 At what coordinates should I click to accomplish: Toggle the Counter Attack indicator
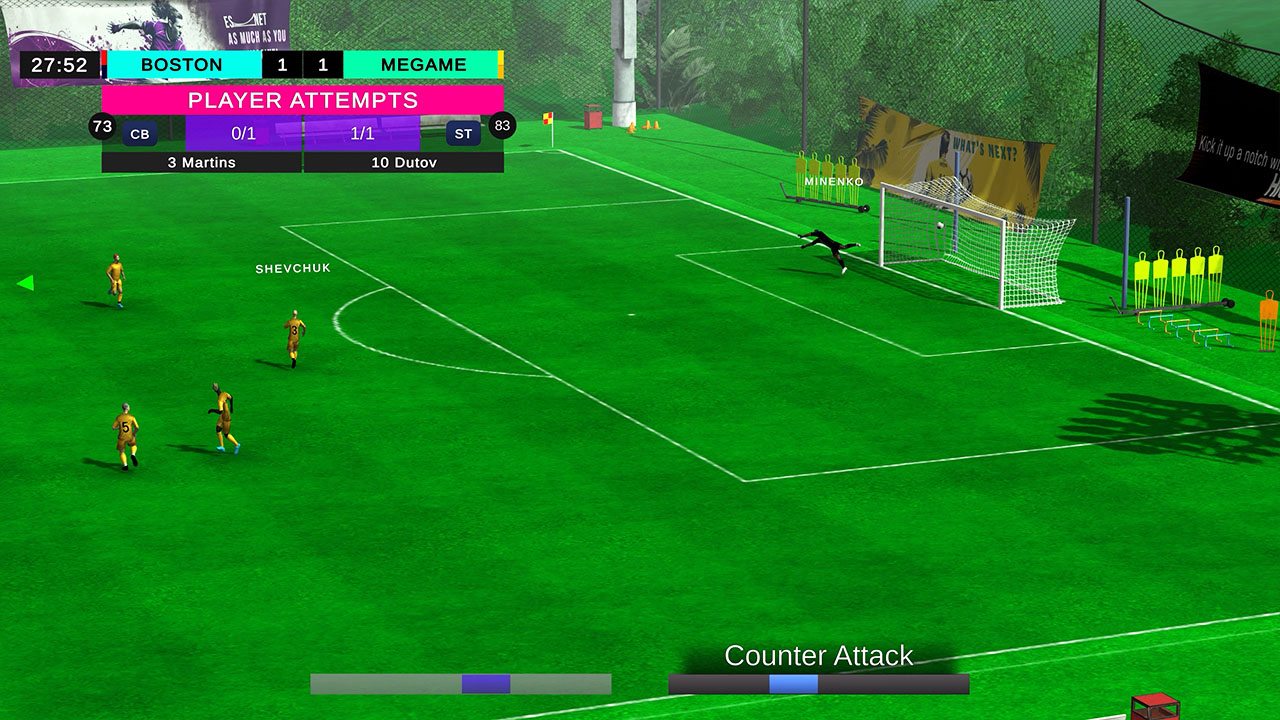point(819,657)
